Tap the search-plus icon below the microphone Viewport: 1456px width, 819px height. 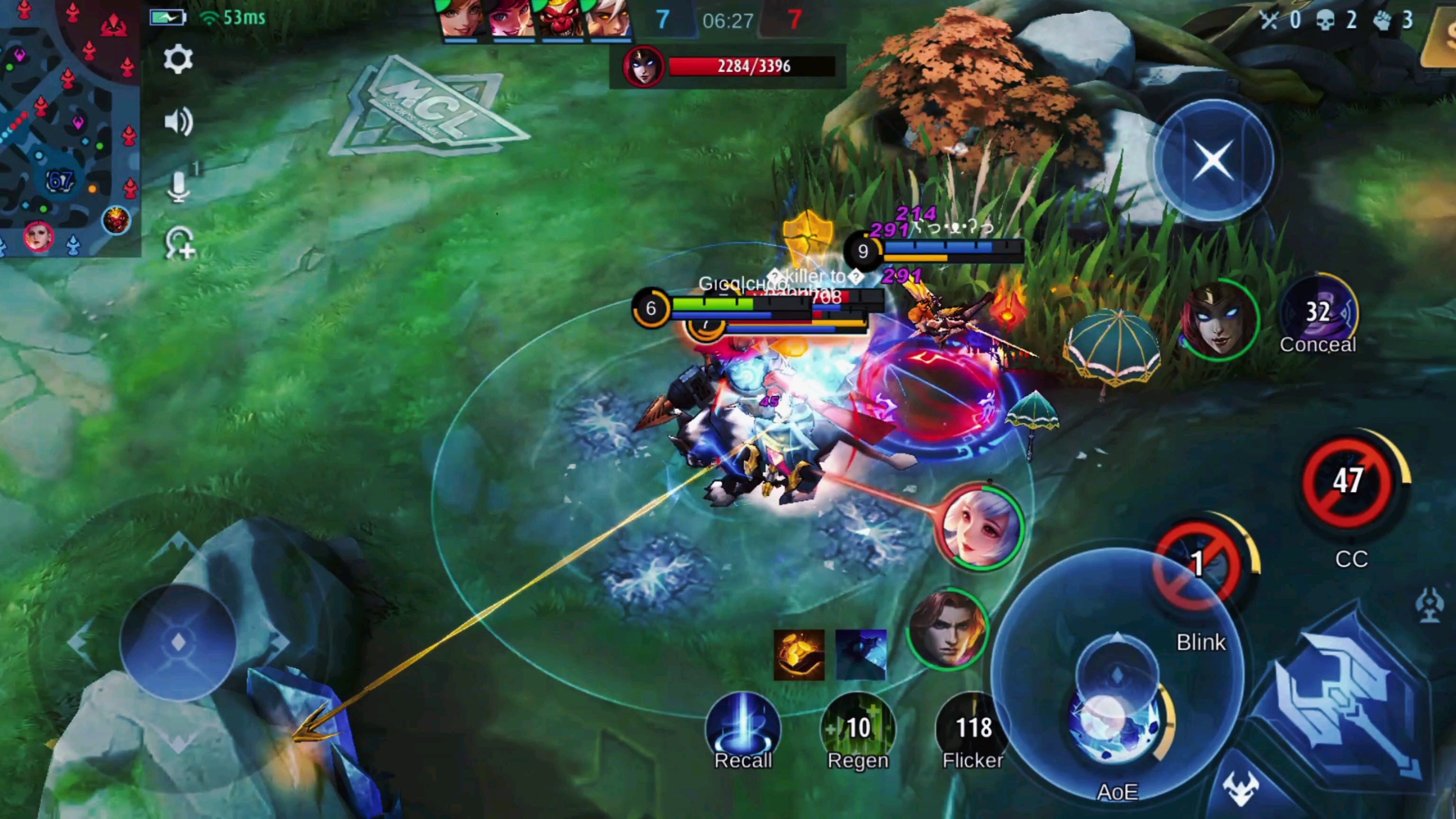[x=179, y=244]
